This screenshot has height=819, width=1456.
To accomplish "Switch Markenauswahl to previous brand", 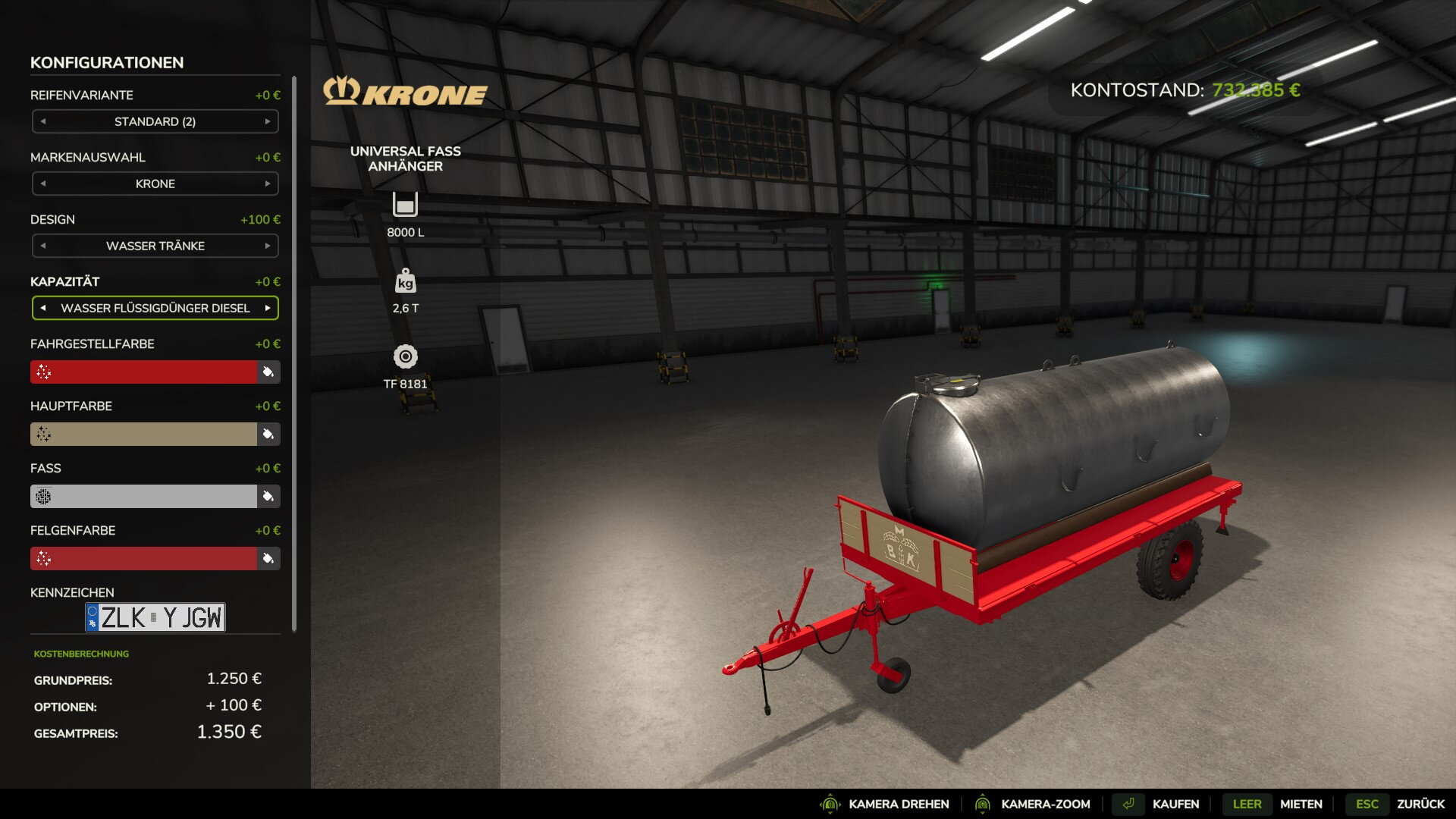I will click(x=43, y=184).
